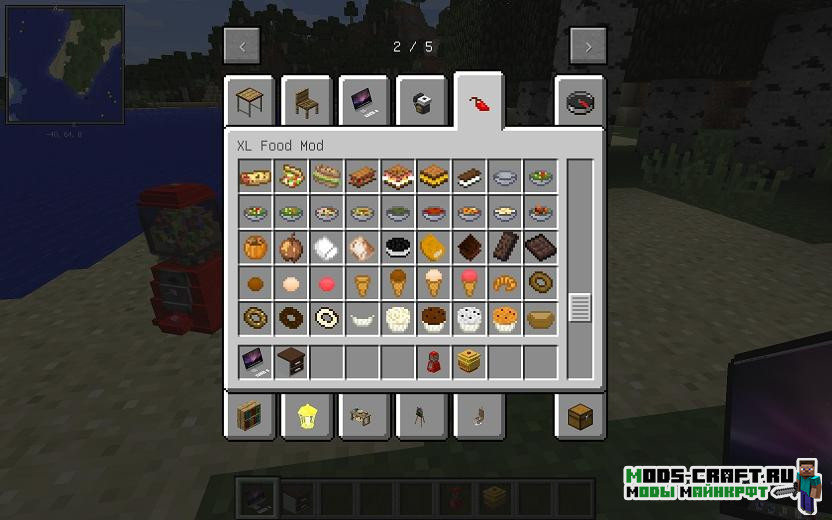Go to the previous creative tab page

tap(242, 46)
